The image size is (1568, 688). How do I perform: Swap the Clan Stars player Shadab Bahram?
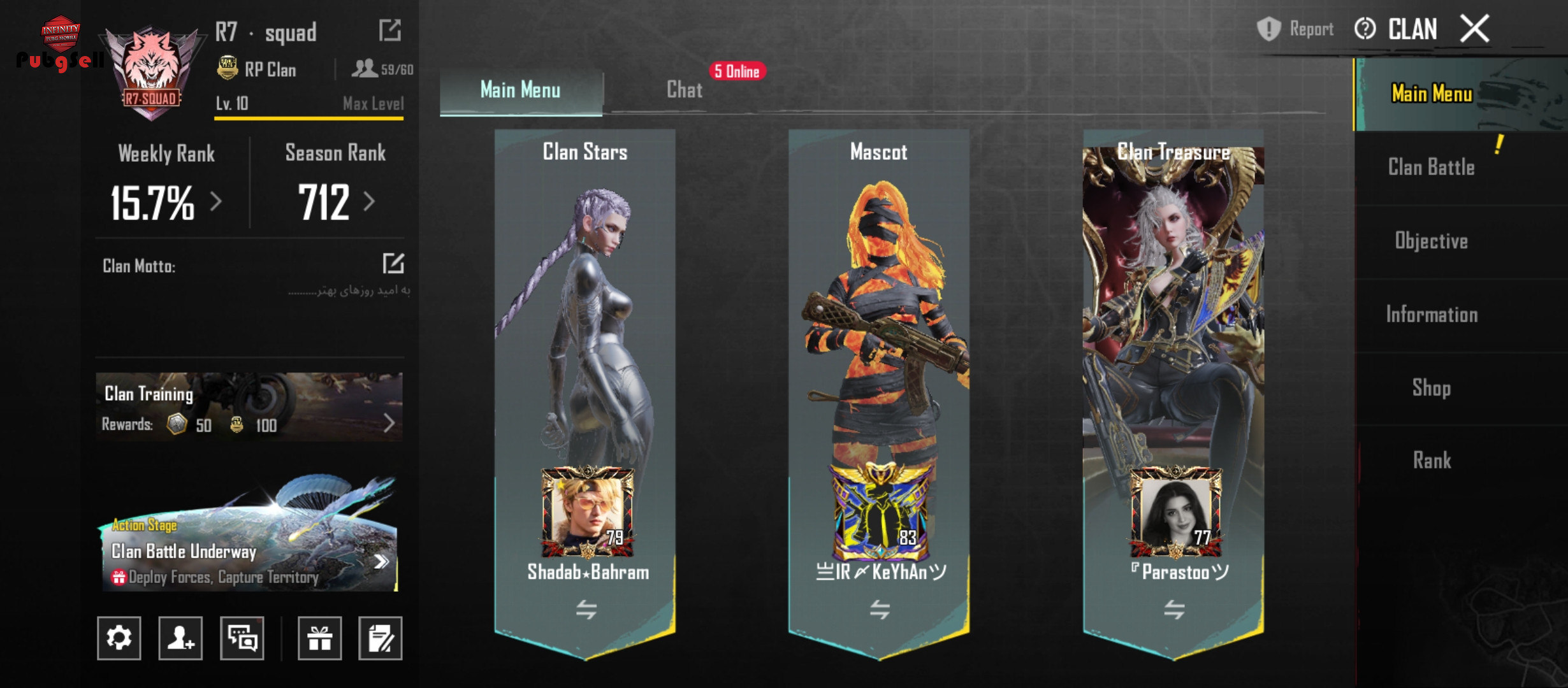(x=586, y=610)
